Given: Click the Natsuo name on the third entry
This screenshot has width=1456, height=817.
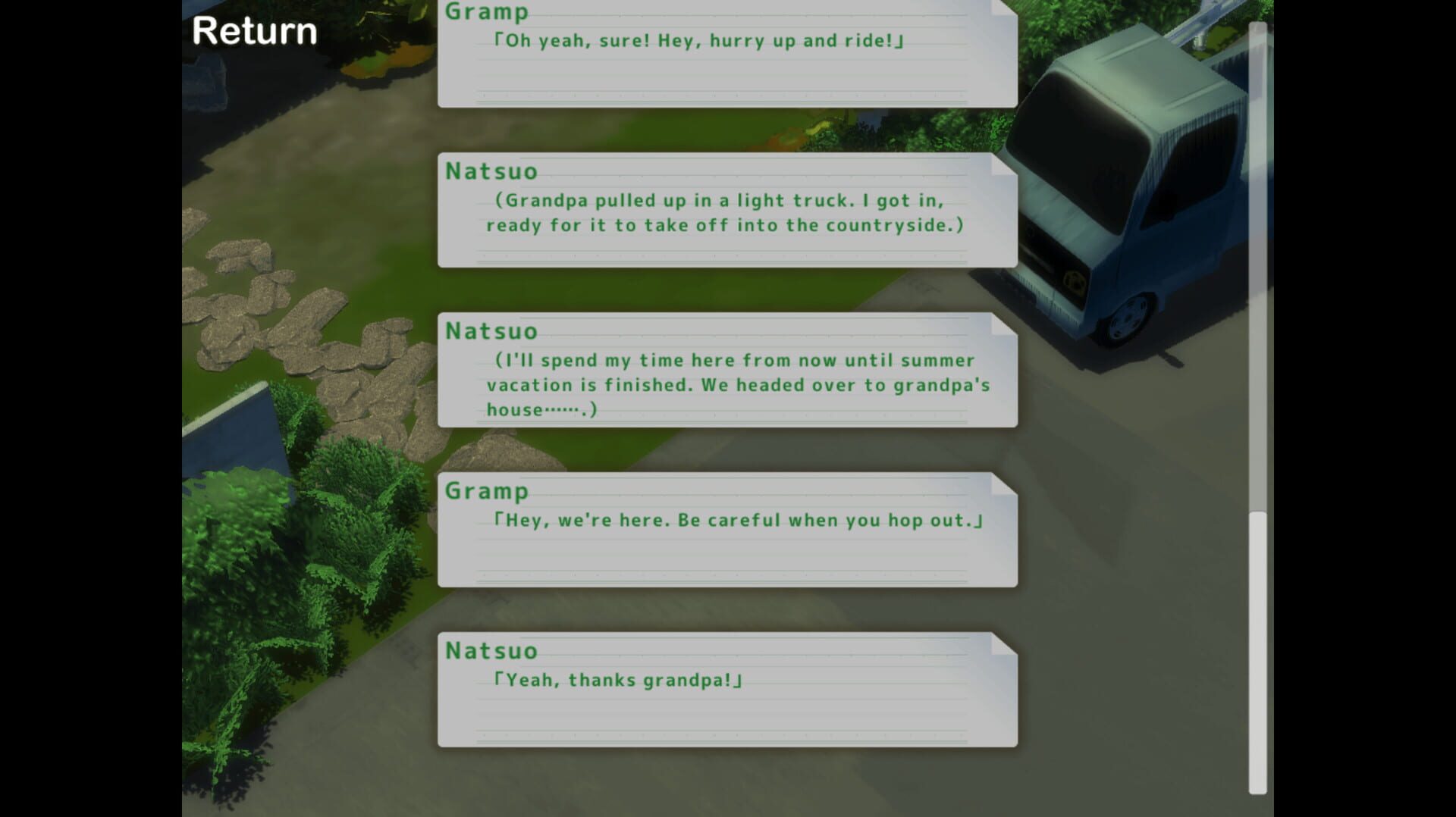Looking at the screenshot, I should tap(491, 331).
